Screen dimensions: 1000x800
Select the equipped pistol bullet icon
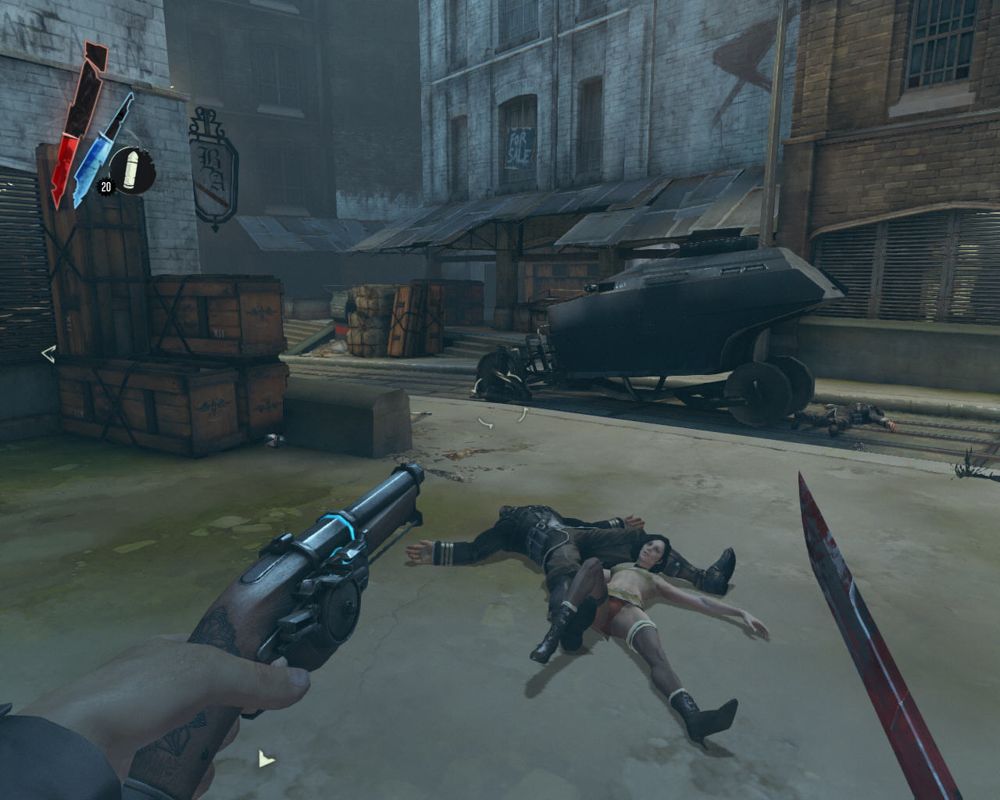(131, 170)
